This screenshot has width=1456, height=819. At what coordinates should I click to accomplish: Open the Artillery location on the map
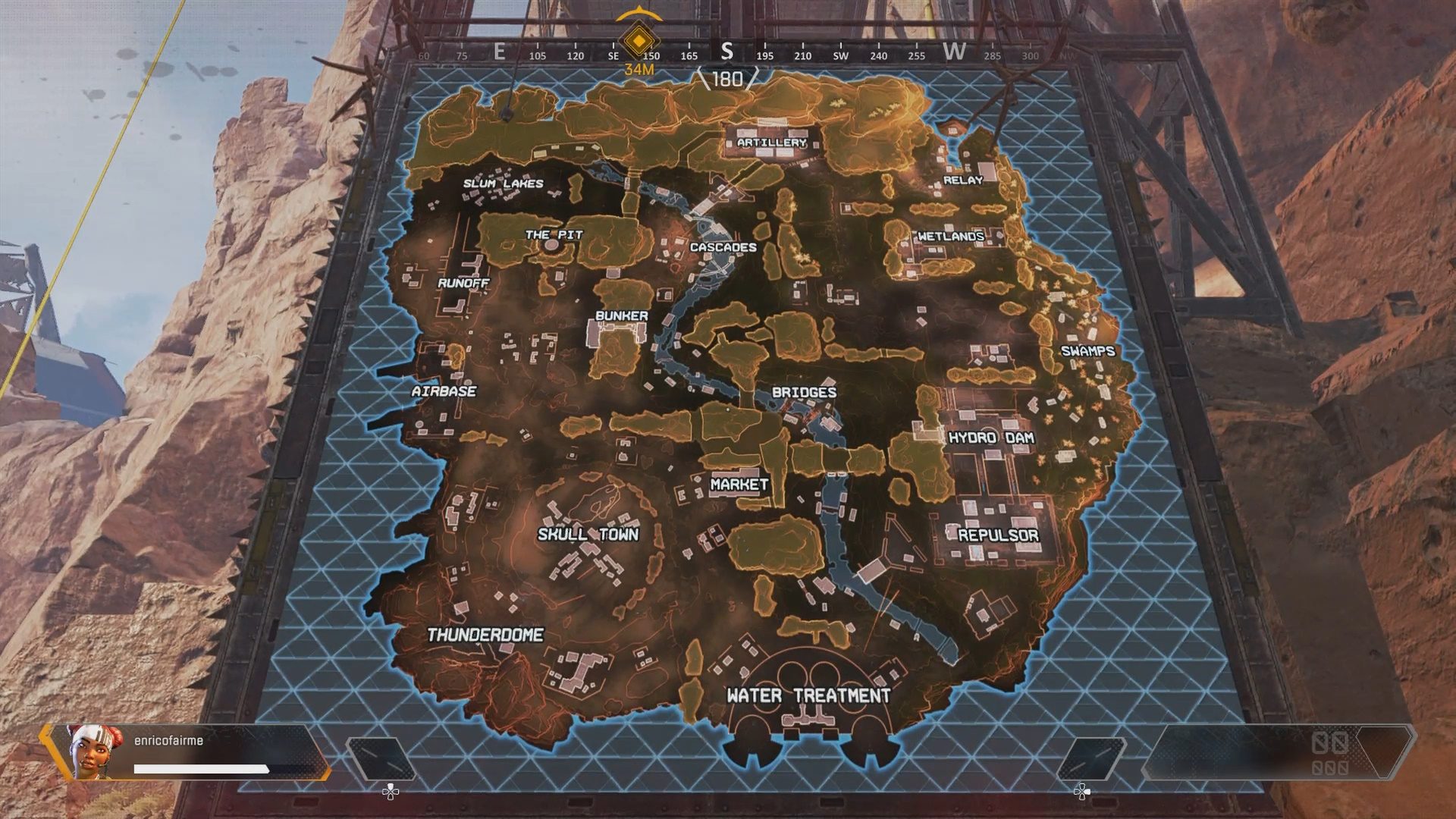point(770,141)
